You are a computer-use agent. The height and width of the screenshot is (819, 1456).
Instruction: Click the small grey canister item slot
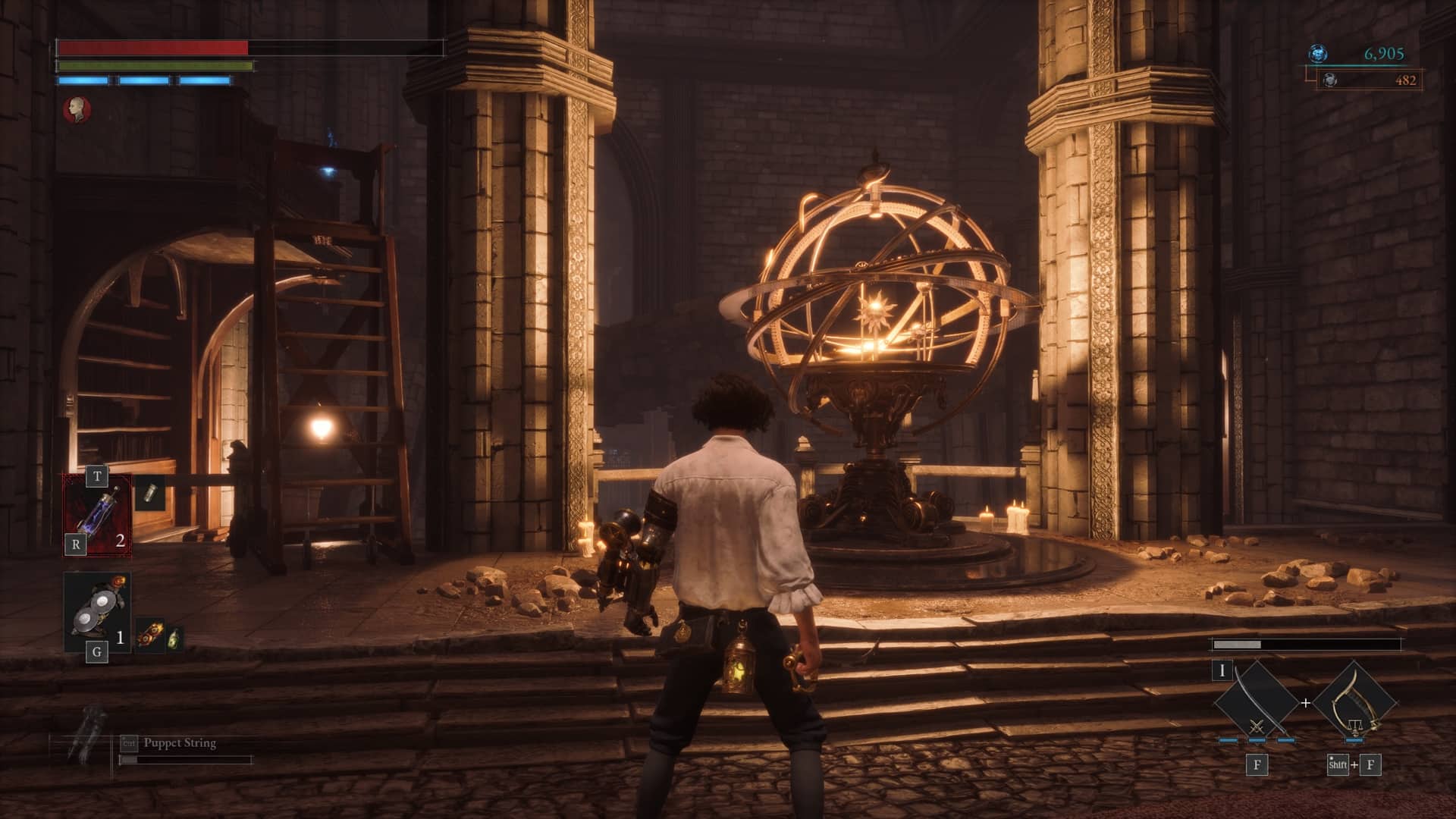coord(149,494)
